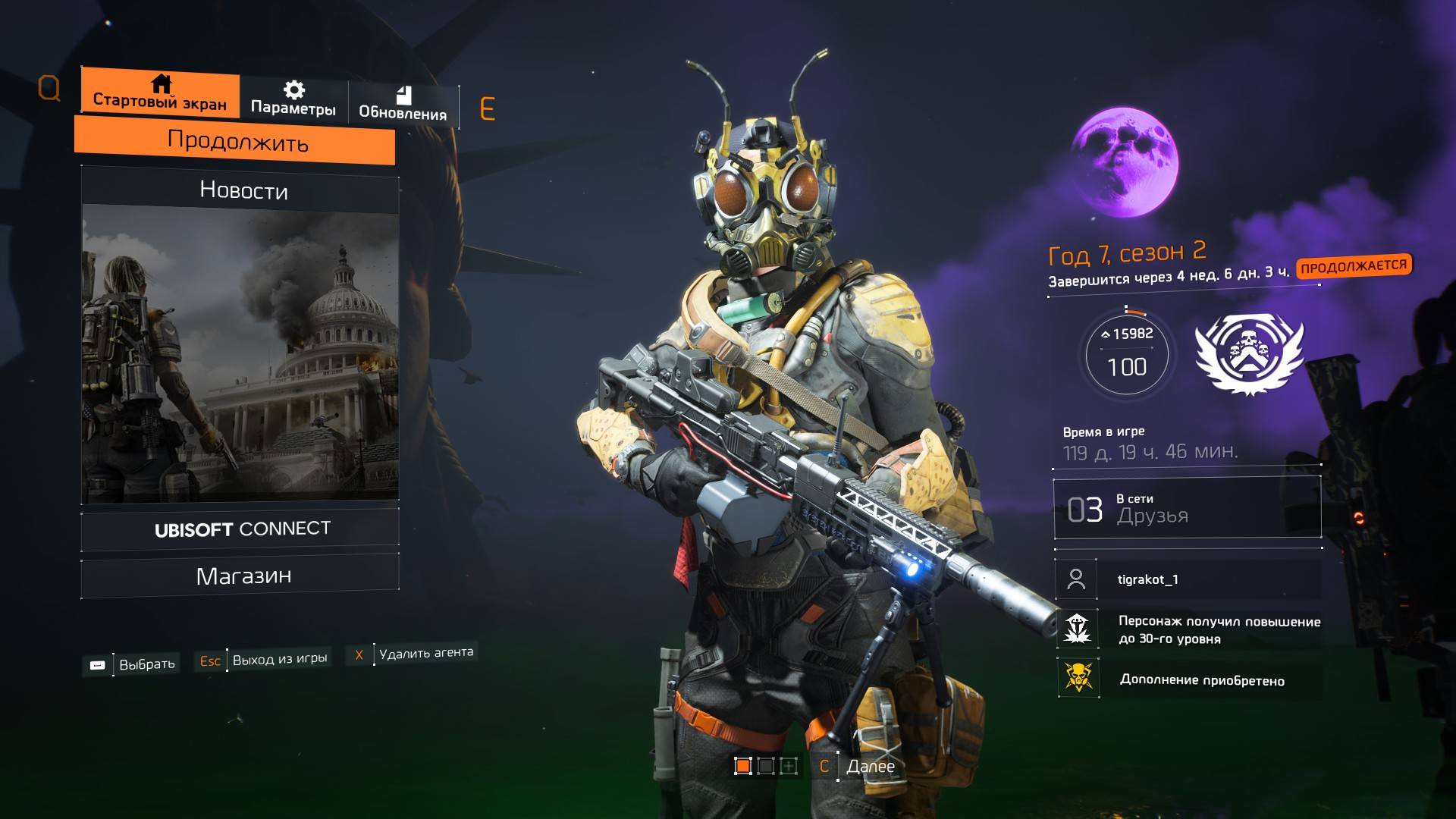Viewport: 1456px width, 819px height.
Task: Select the first orange agent slot square
Action: [x=743, y=766]
